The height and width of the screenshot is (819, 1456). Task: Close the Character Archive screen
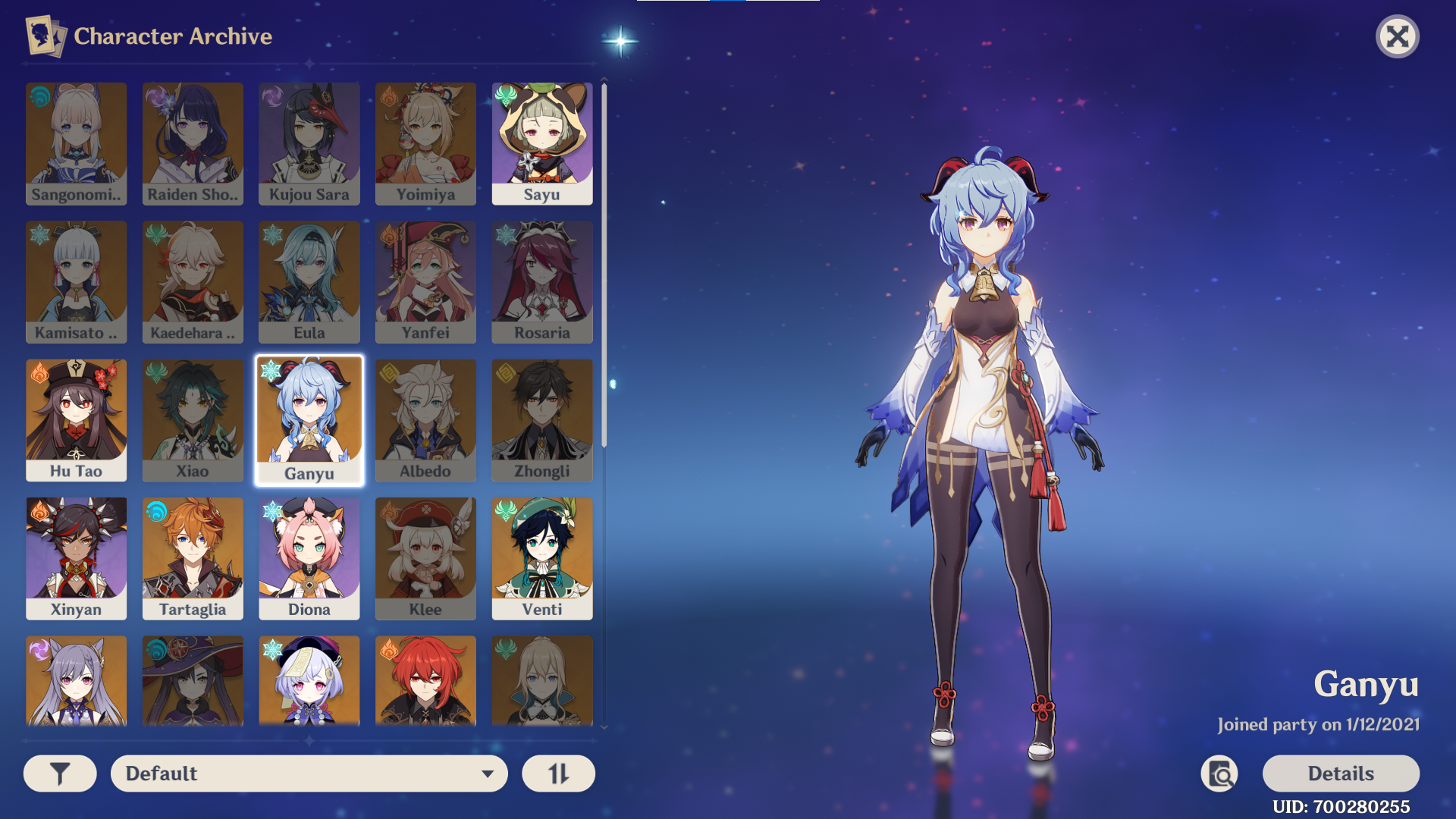coord(1398,36)
